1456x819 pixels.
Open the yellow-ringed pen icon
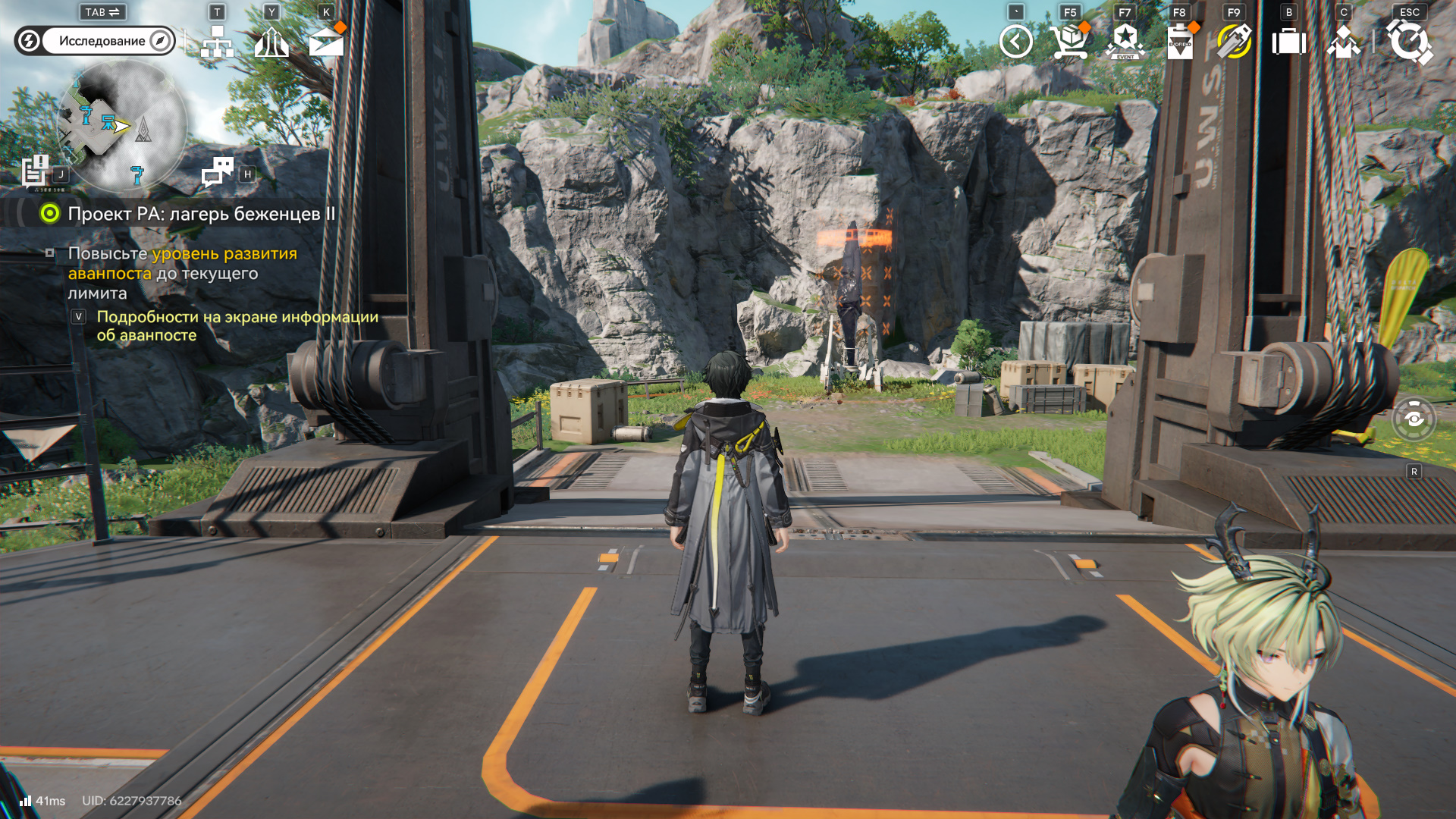pyautogui.click(x=1234, y=42)
